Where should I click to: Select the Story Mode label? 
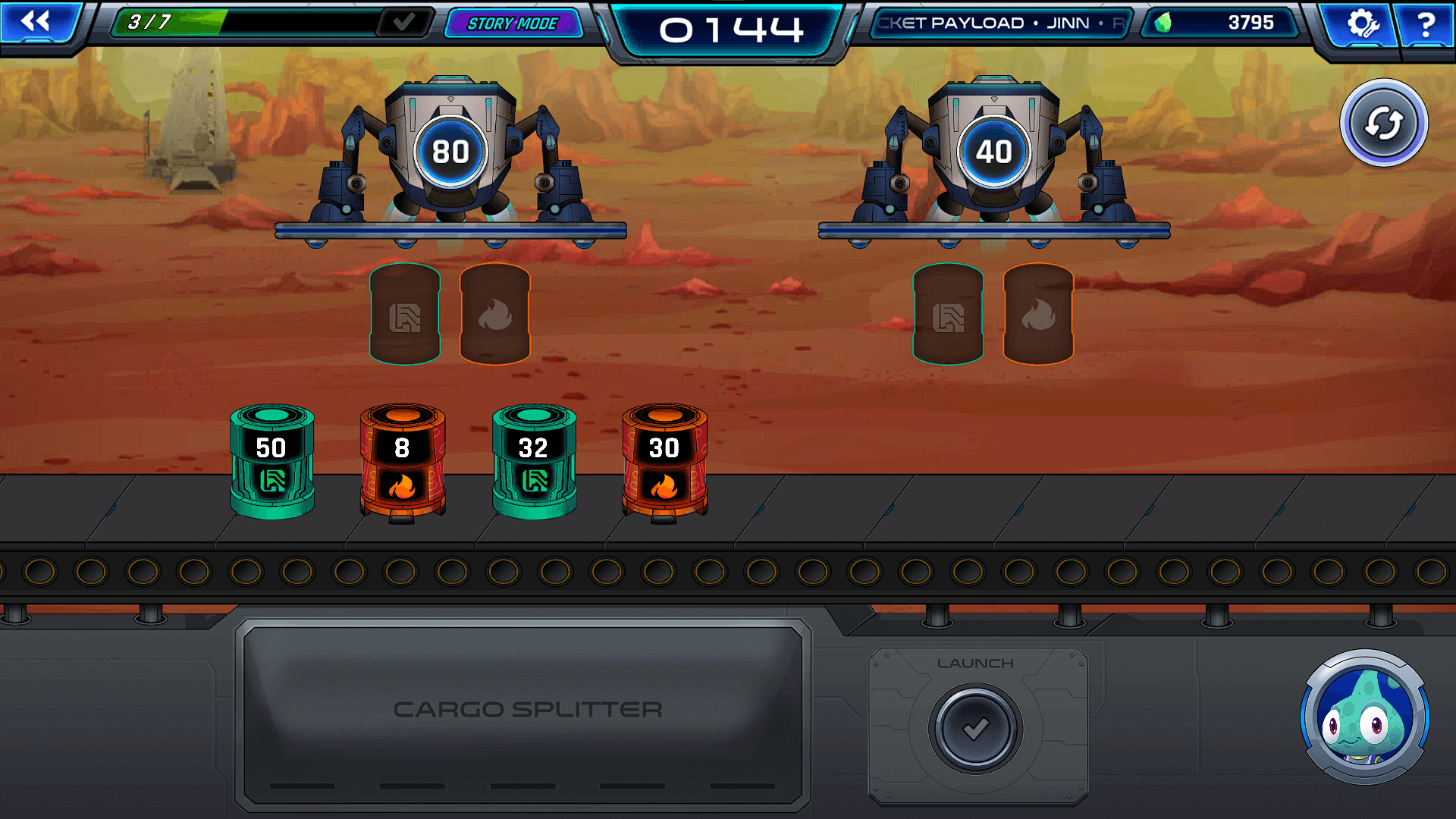pos(513,24)
